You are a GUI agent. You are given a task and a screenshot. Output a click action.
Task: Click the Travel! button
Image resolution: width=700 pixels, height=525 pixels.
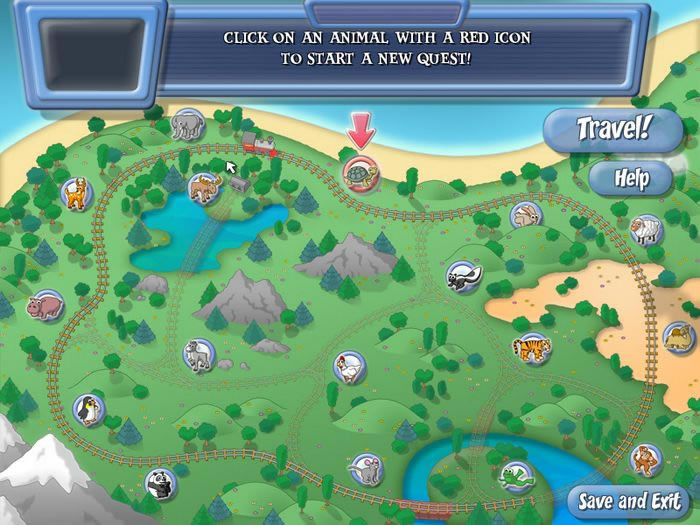click(614, 130)
